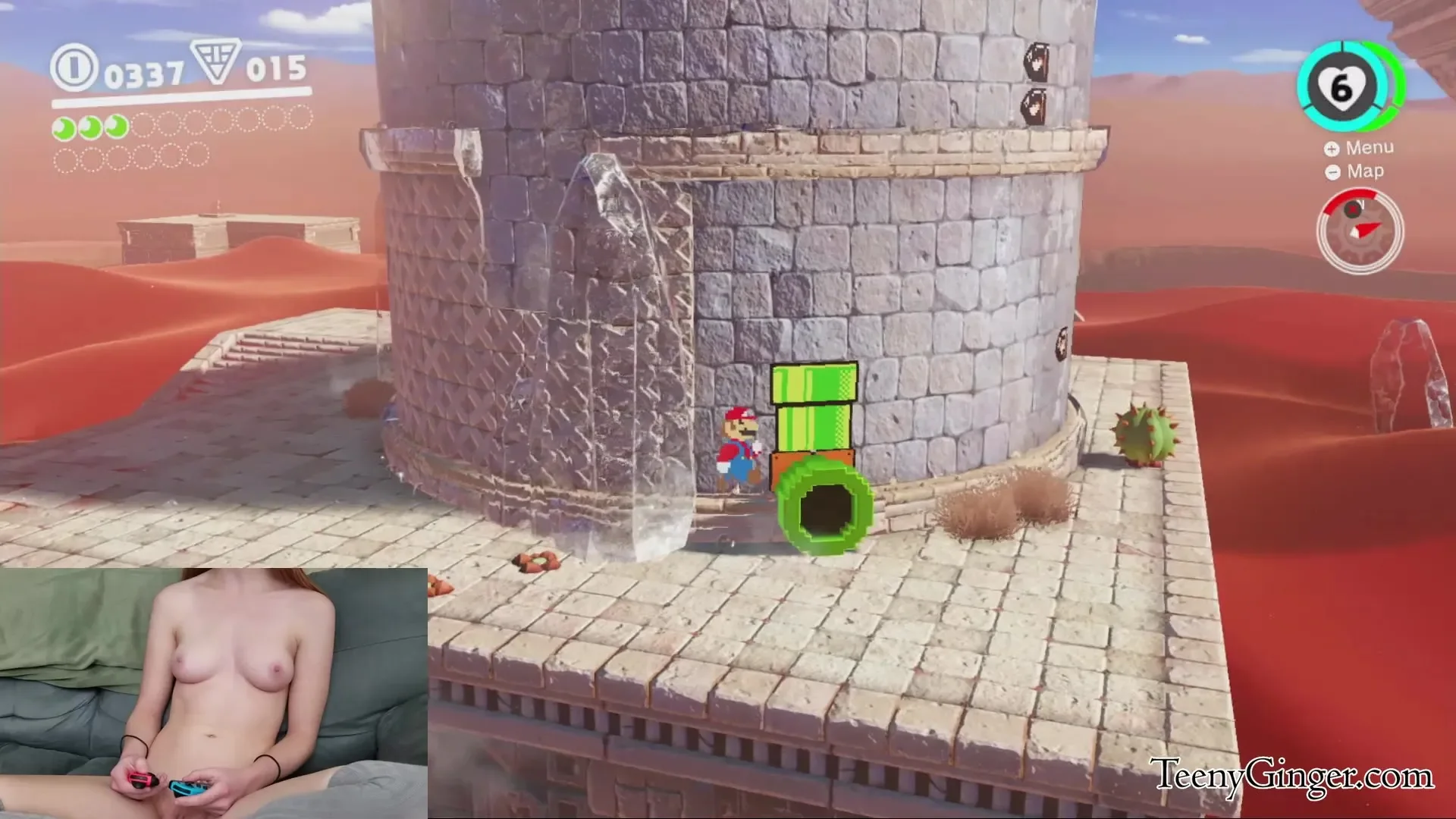Click the circular compass indicator
Screen dimensions: 1456x819
pos(1360,231)
